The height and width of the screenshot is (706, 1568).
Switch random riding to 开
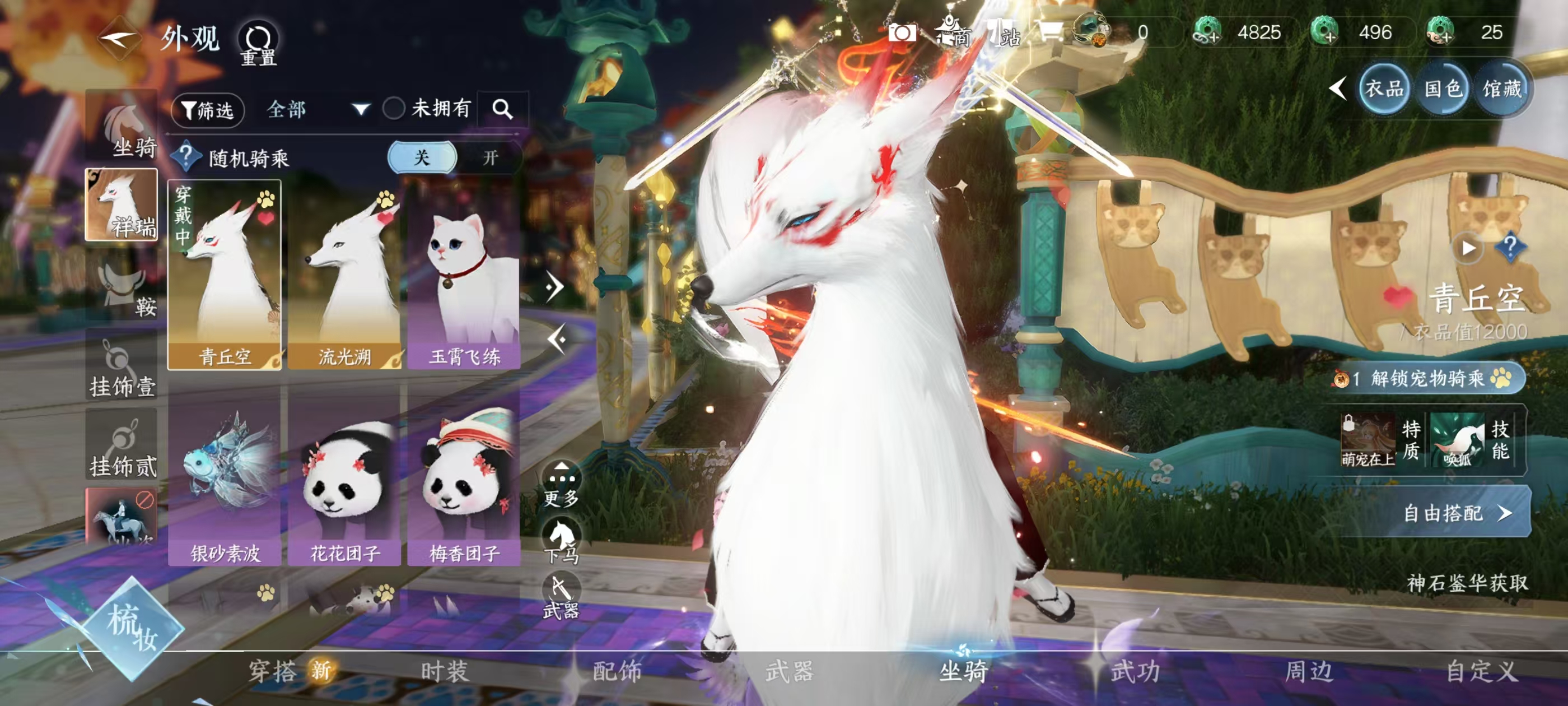pos(490,159)
